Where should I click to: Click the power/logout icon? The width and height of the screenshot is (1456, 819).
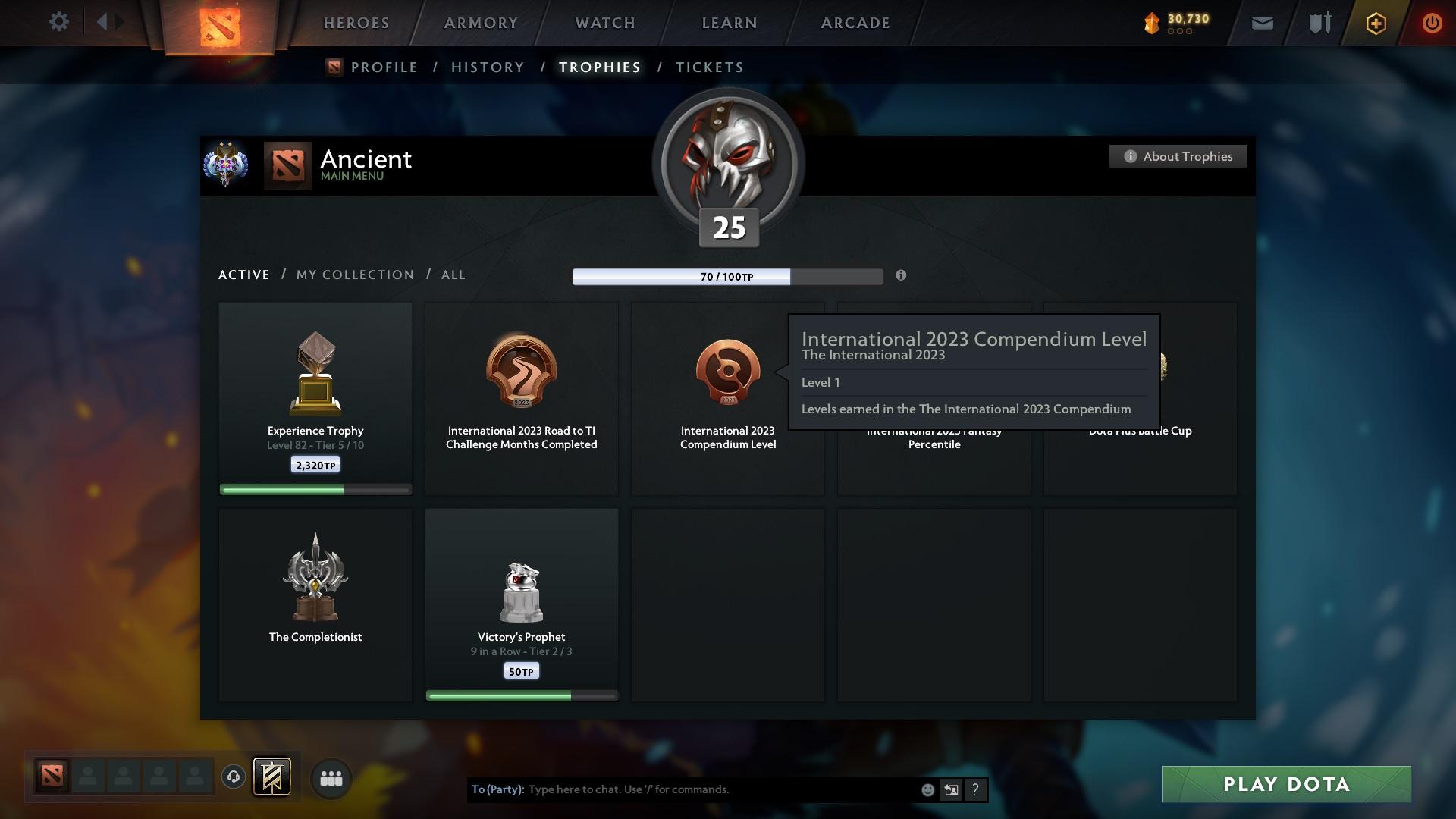(x=1432, y=23)
